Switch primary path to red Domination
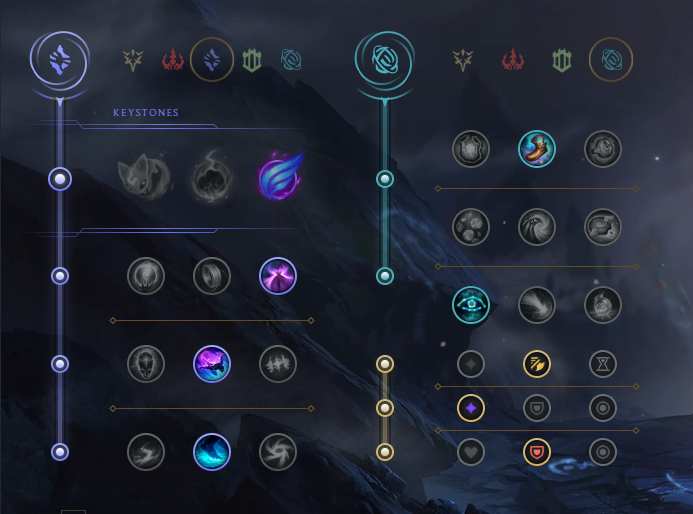693x514 pixels. pos(173,61)
